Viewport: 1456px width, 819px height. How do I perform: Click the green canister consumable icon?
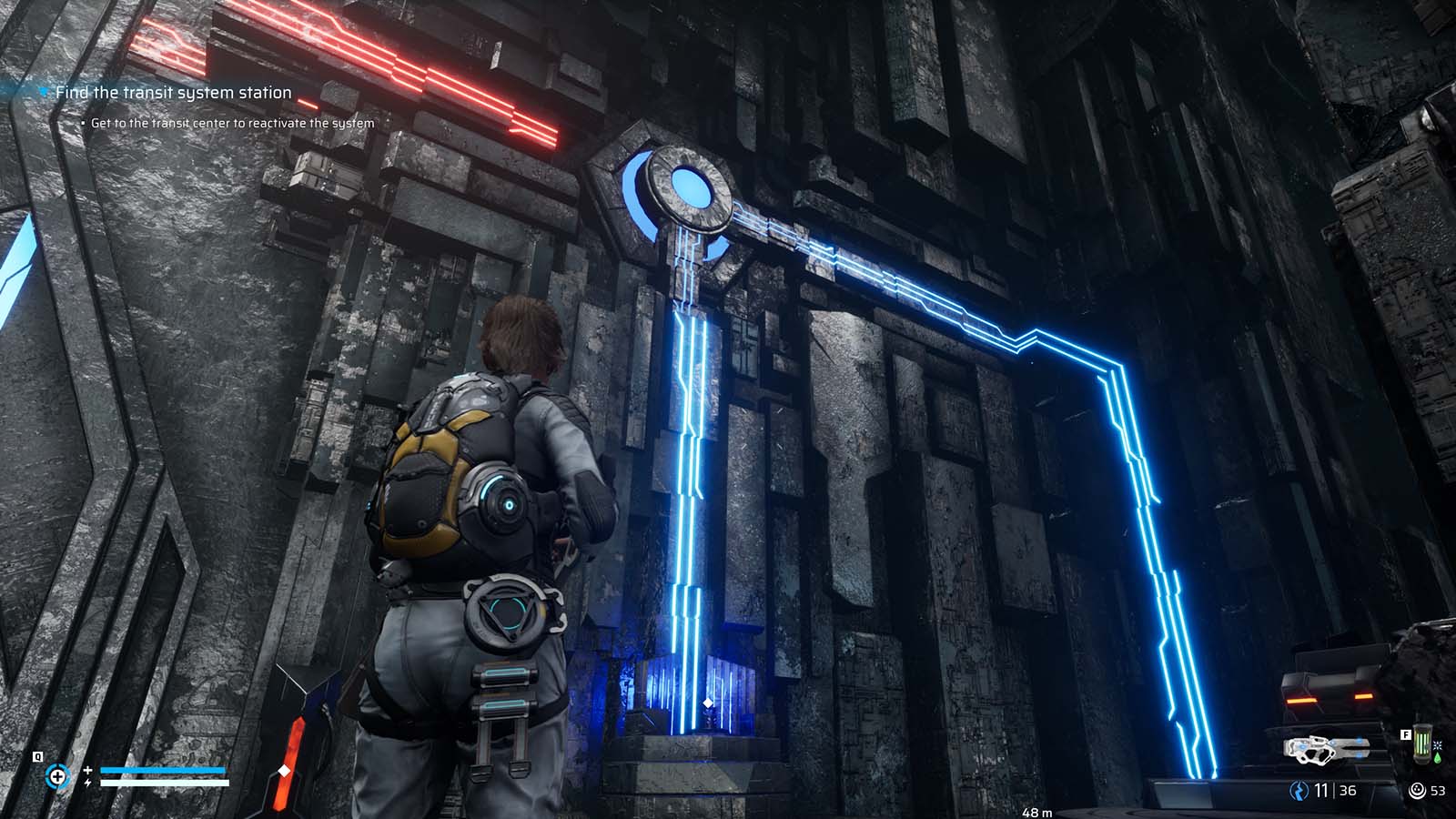(x=1422, y=745)
